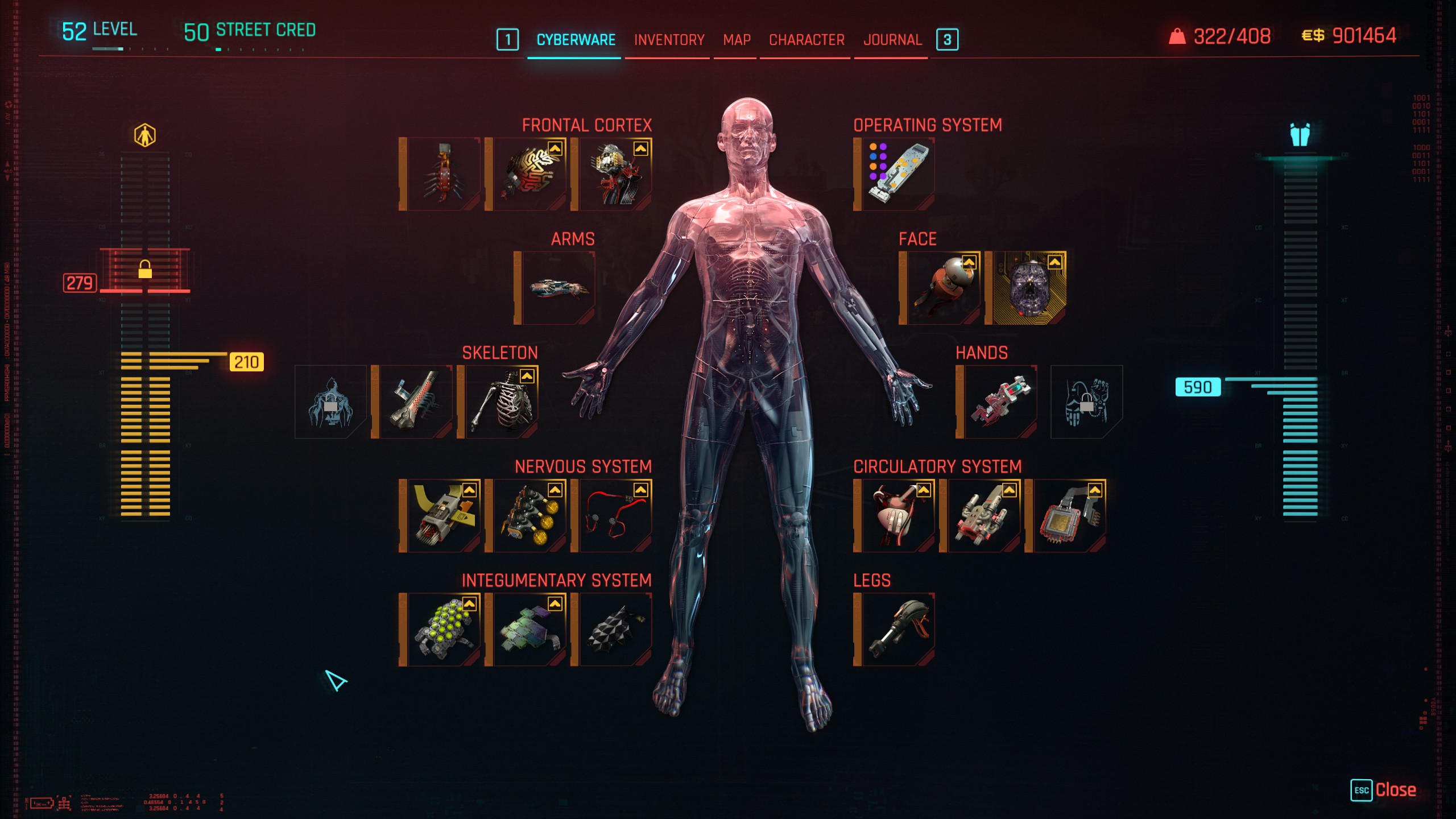1456x819 pixels.
Task: Go to the Character tab
Action: coord(806,40)
